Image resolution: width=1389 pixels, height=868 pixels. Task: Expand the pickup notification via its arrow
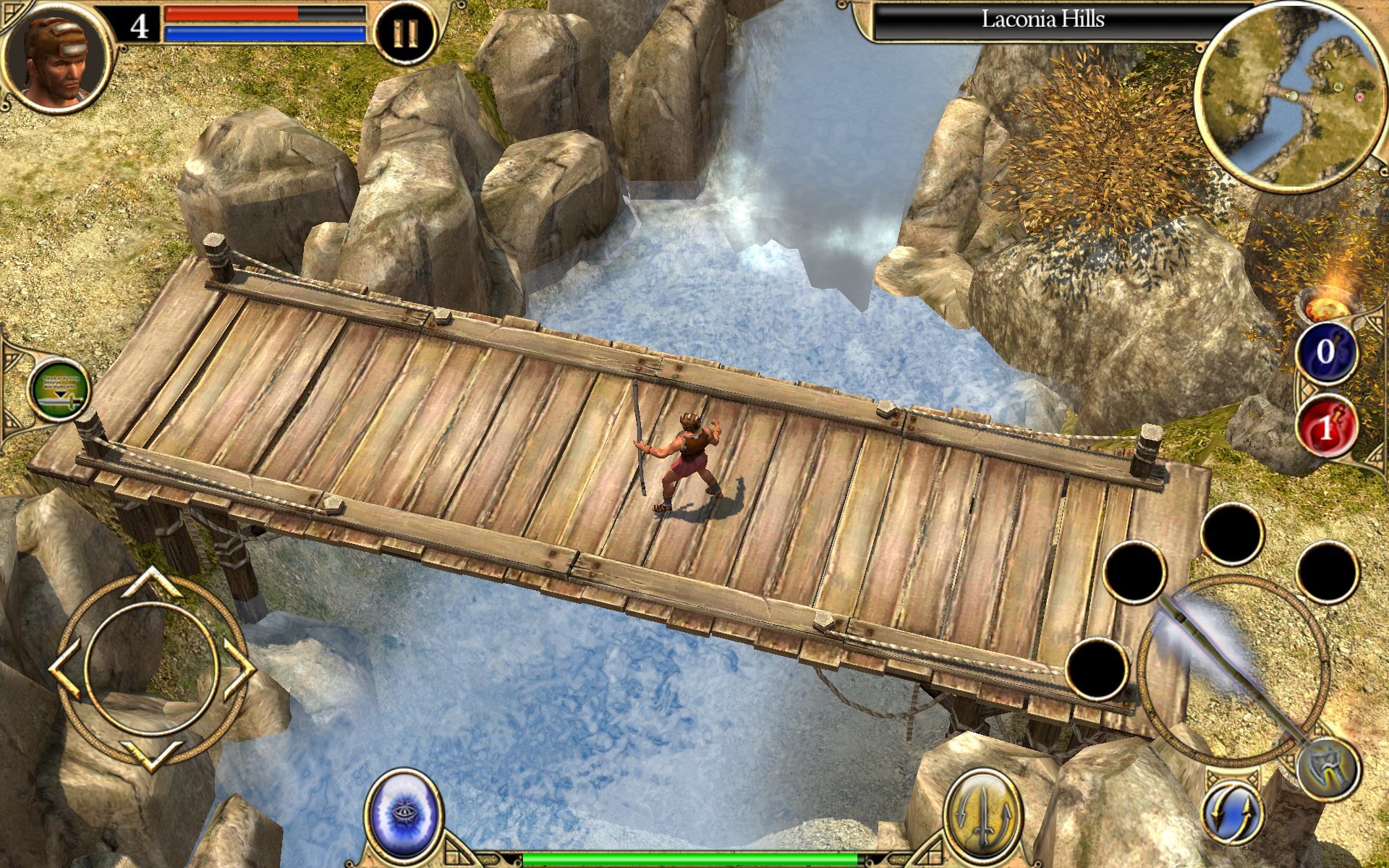(x=60, y=394)
